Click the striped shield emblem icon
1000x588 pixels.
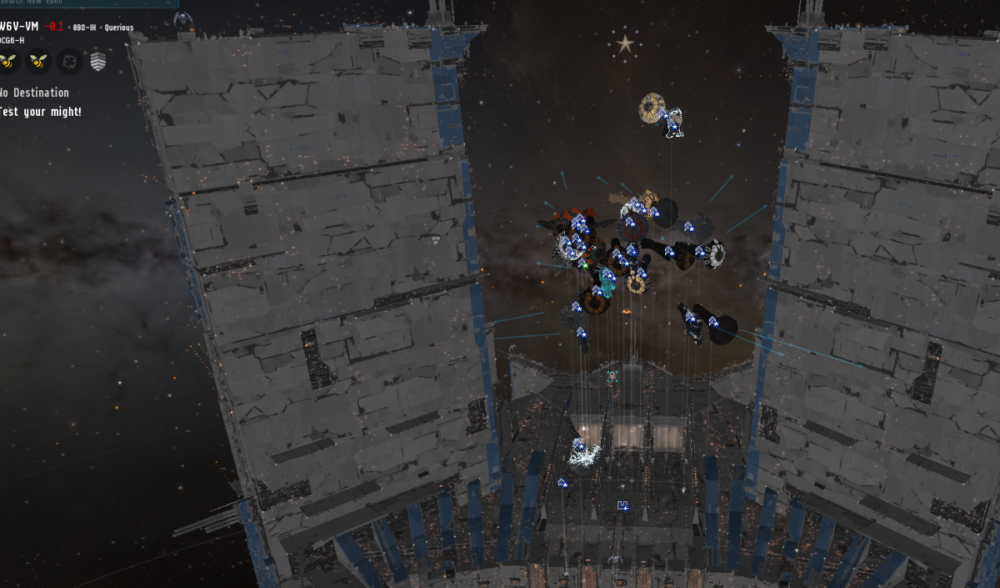click(x=98, y=62)
